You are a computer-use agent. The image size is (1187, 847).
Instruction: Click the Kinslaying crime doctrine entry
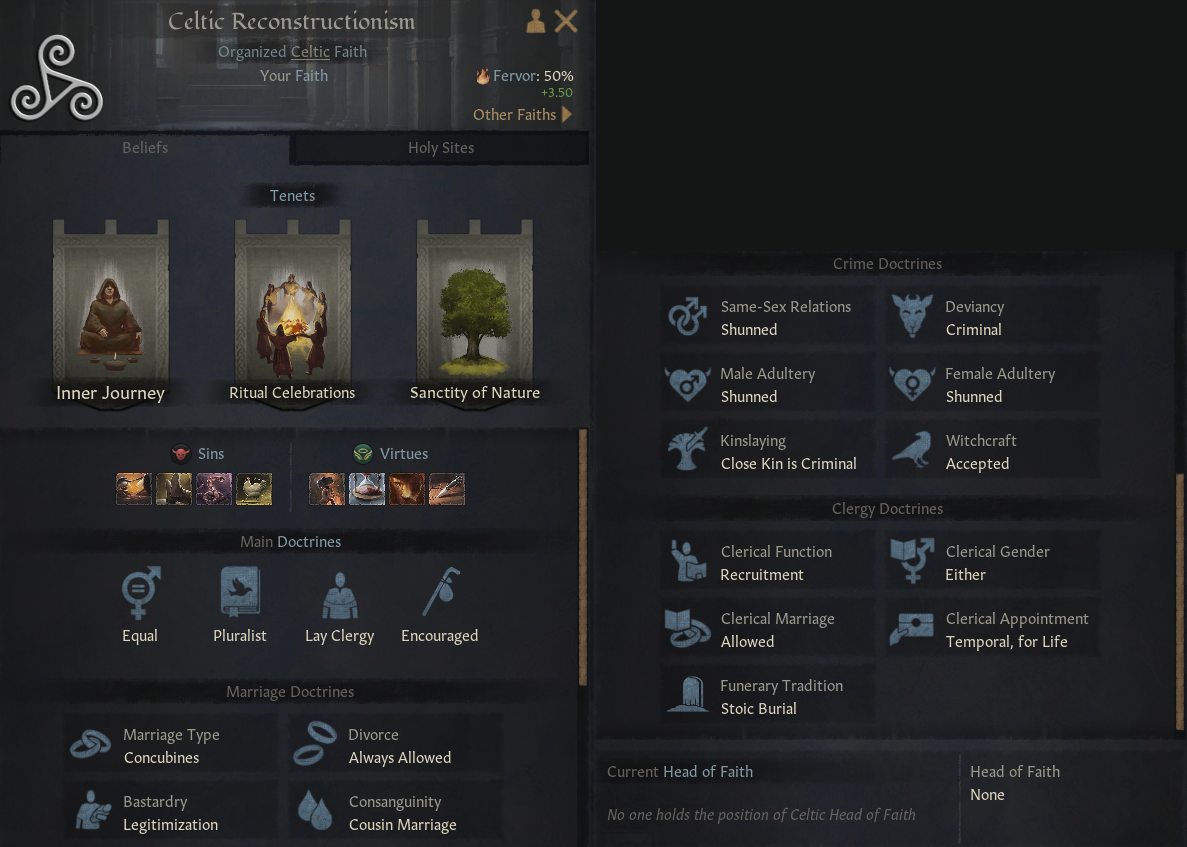767,452
